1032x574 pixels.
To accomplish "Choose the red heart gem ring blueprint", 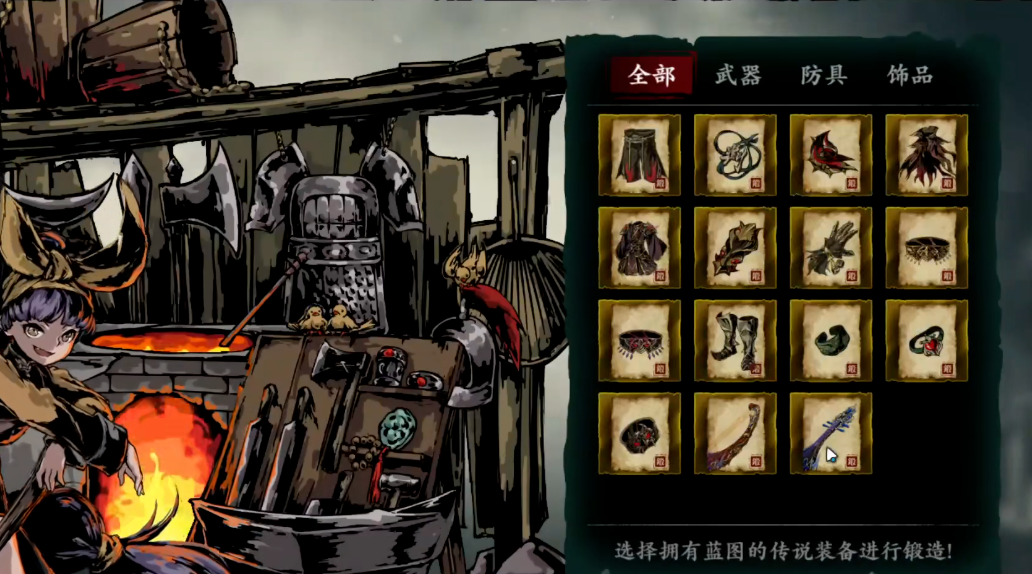I will pyautogui.click(x=927, y=341).
